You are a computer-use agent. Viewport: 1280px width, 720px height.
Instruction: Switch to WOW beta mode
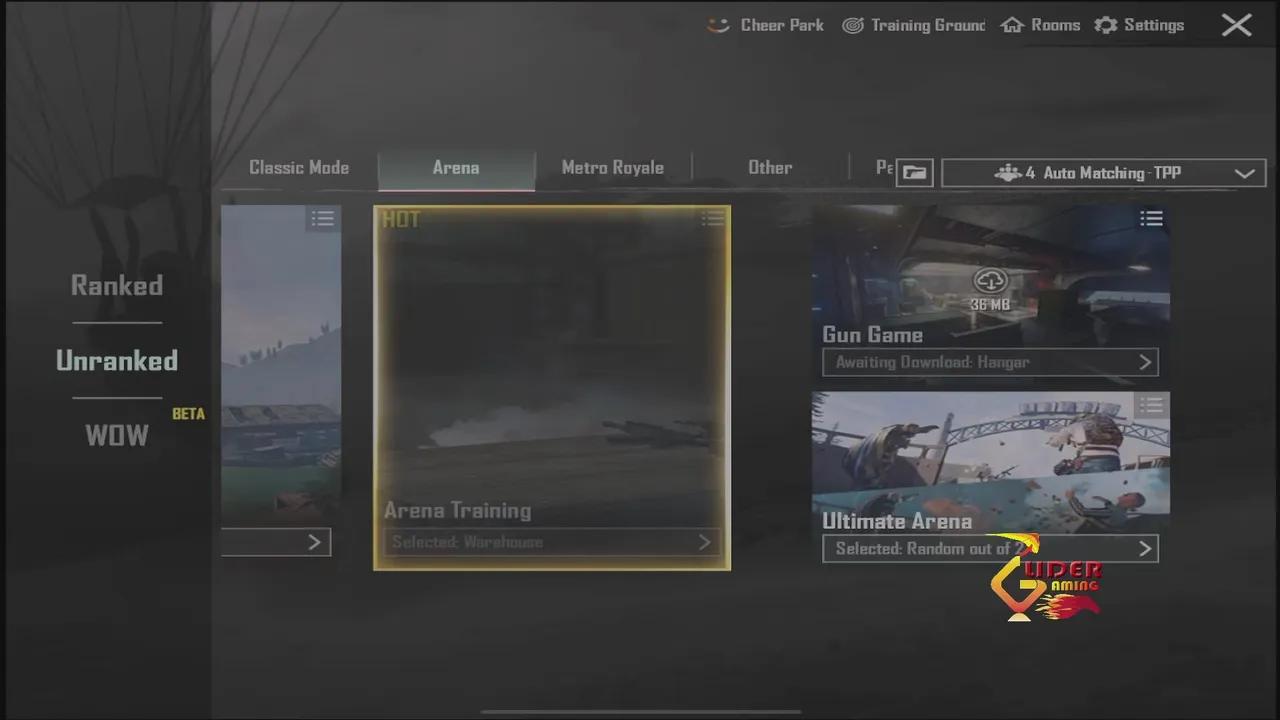pyautogui.click(x=116, y=435)
